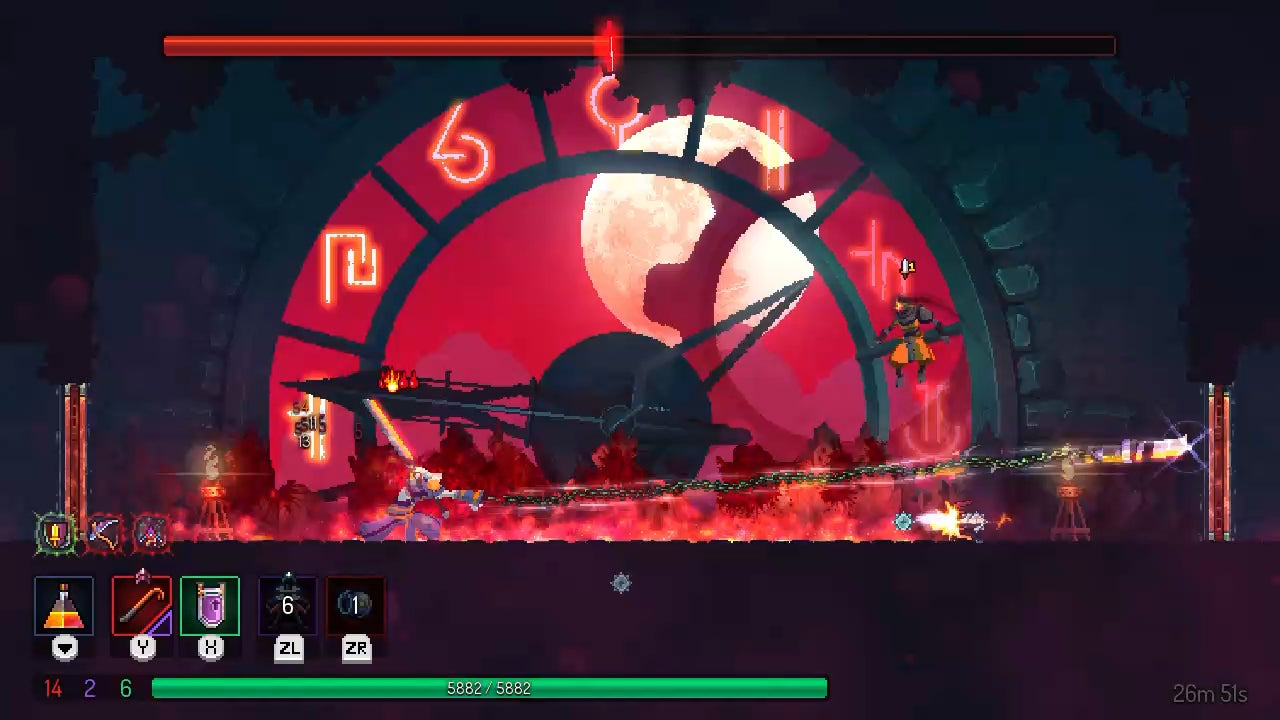1280x720 pixels.
Task: Click the glowing shield buff icon
Action: click(55, 533)
